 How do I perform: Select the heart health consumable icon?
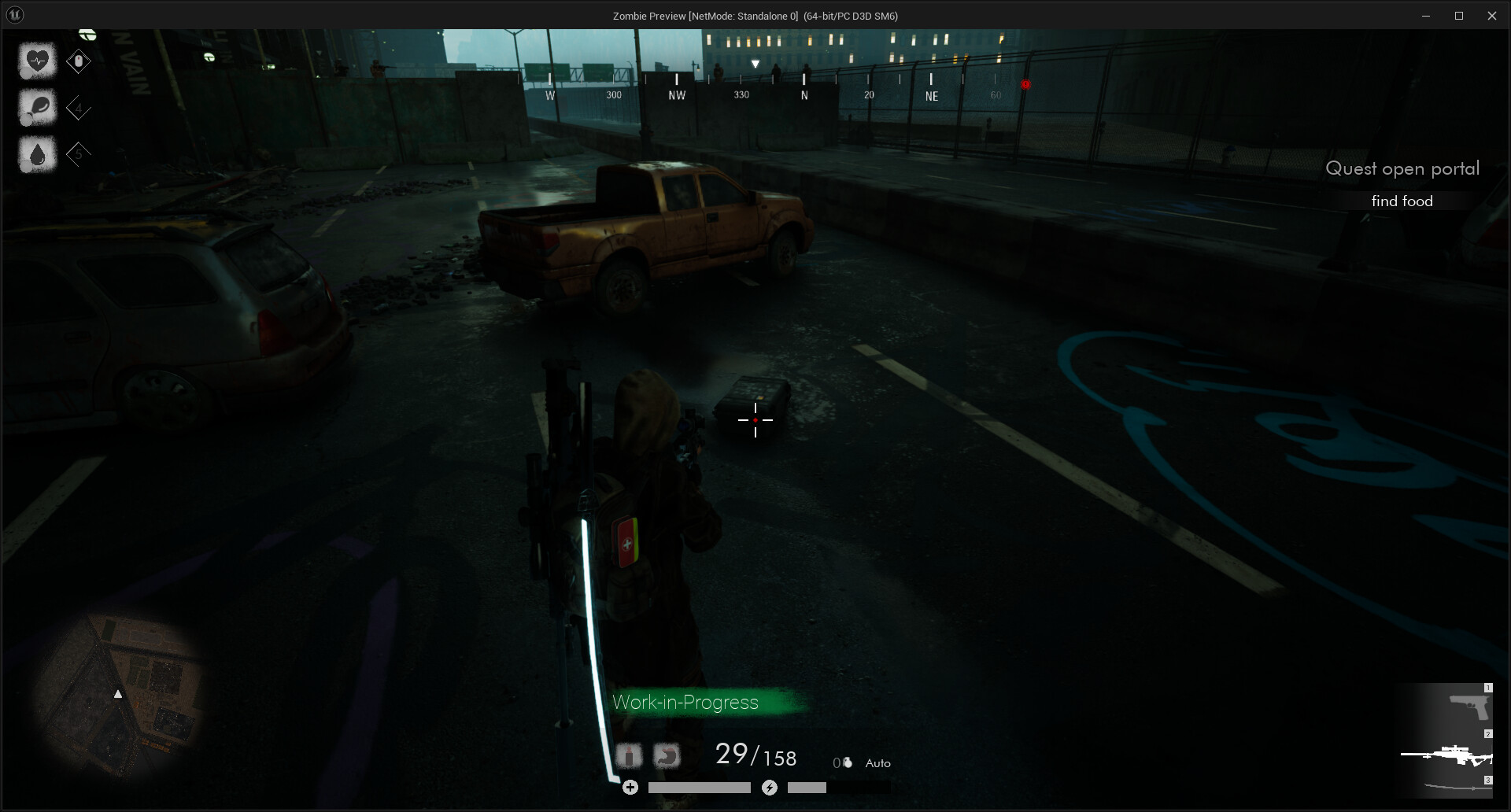point(38,61)
